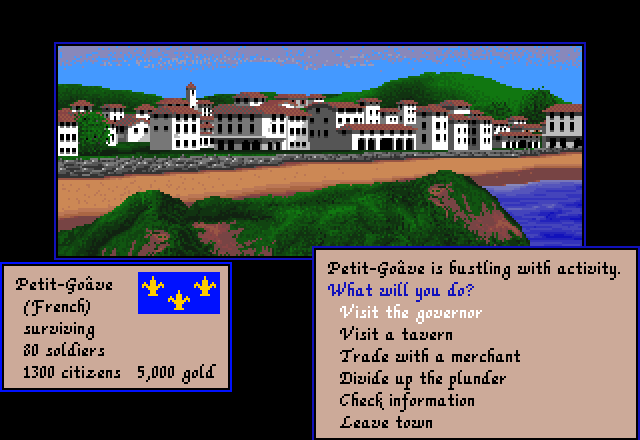
Task: Choose Divide up the plunder
Action: (422, 379)
